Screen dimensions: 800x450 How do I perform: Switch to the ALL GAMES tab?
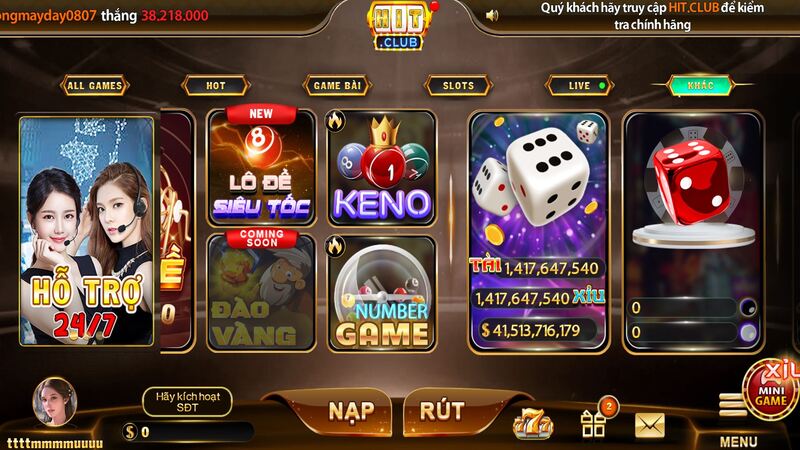[x=93, y=86]
